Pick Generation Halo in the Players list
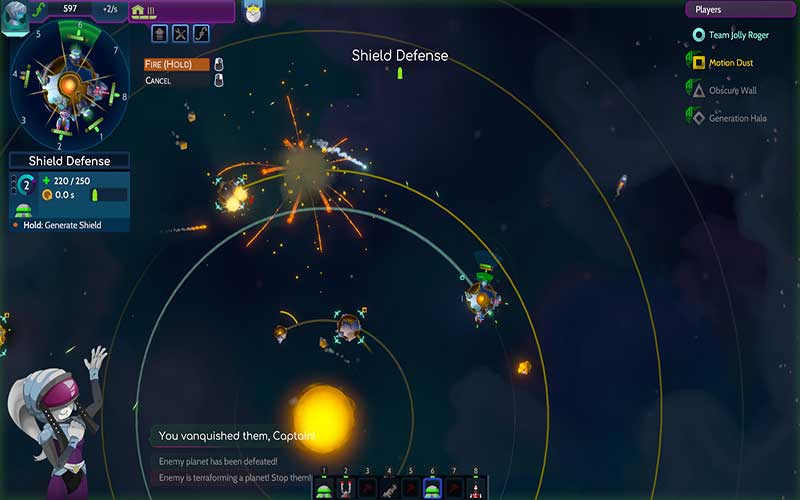This screenshot has width=800, height=500. [x=735, y=118]
